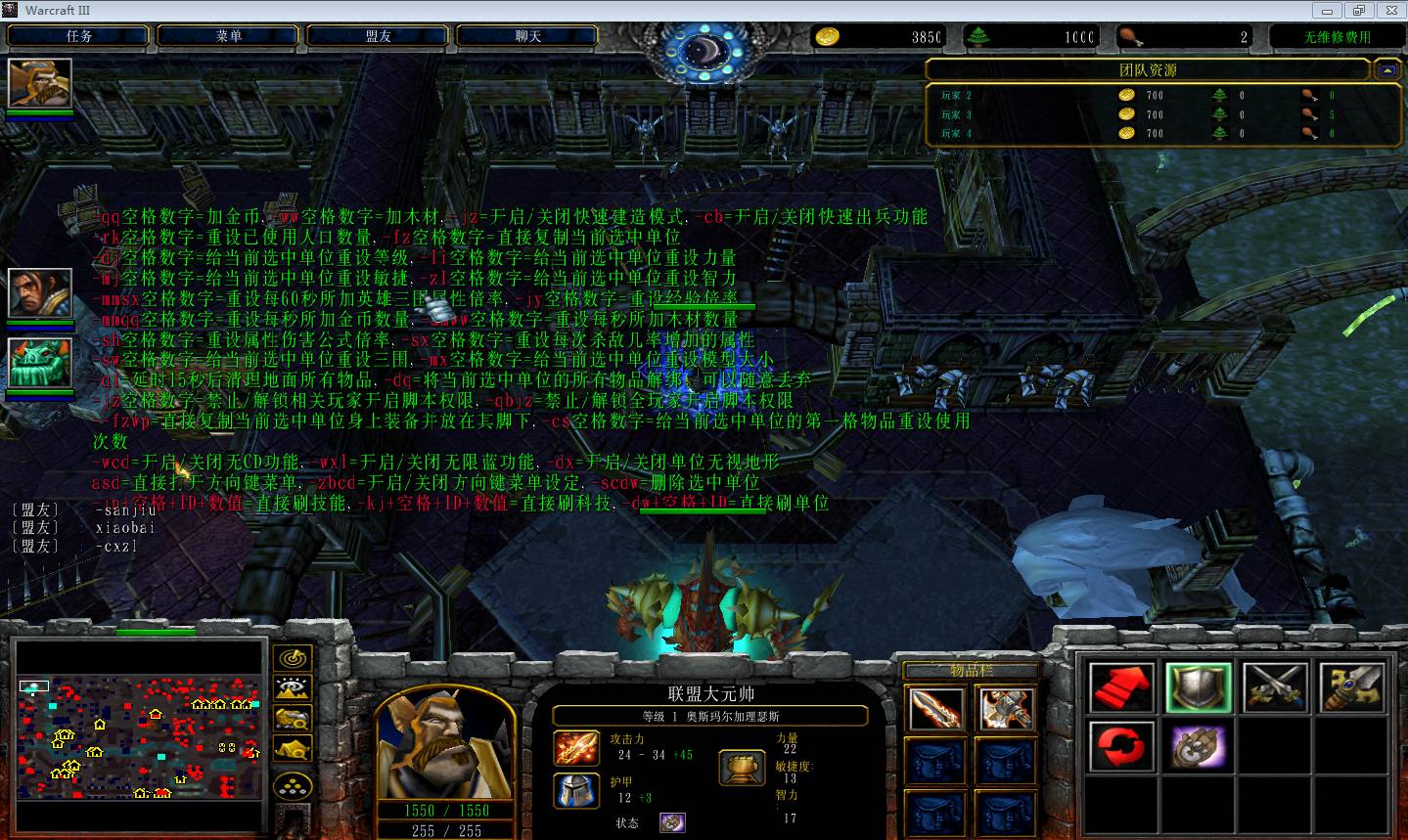Choose the red arrow move command
Image resolution: width=1408 pixels, height=840 pixels.
(1121, 686)
